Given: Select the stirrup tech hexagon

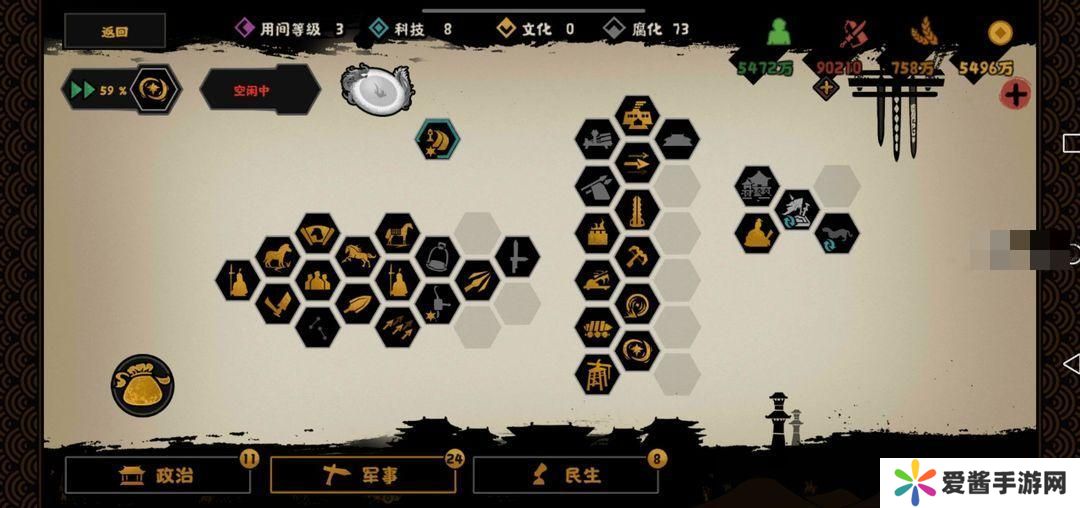Looking at the screenshot, I should pos(437,257).
